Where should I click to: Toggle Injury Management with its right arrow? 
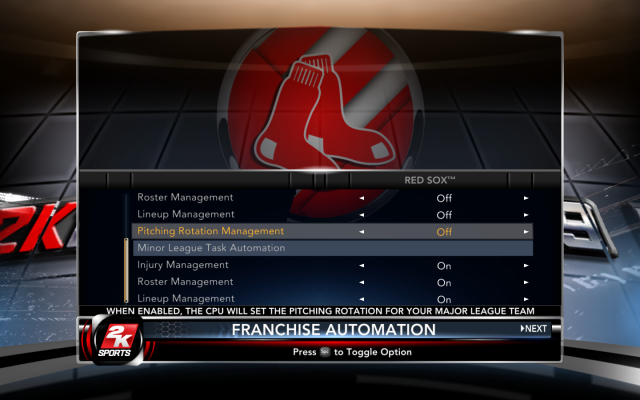point(526,265)
